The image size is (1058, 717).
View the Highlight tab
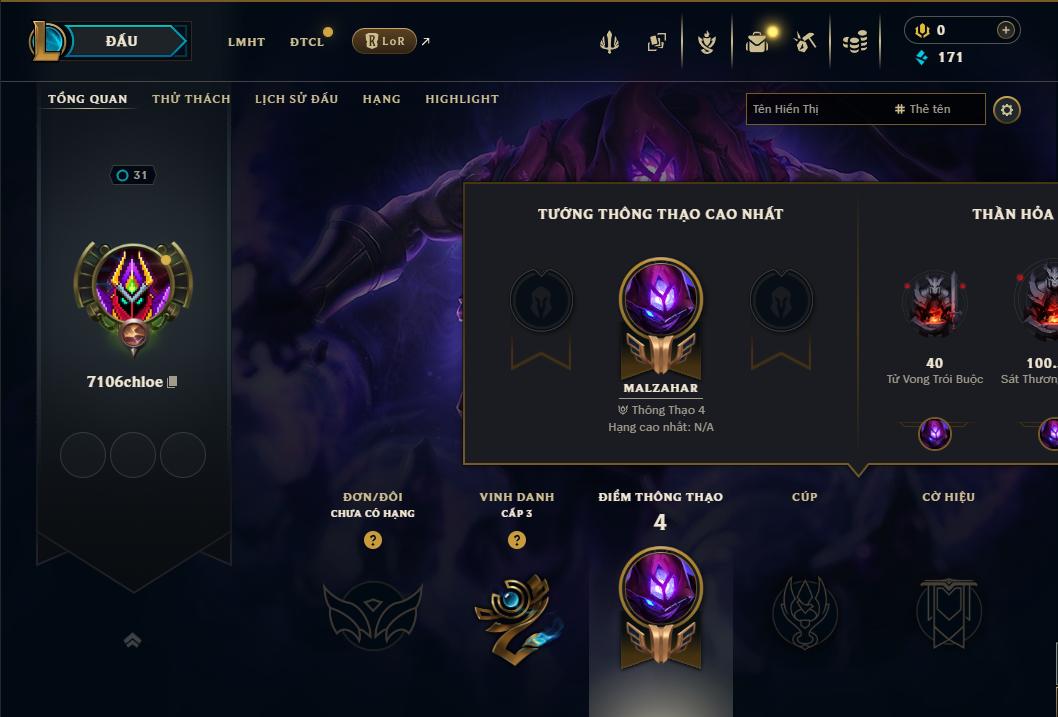click(461, 99)
